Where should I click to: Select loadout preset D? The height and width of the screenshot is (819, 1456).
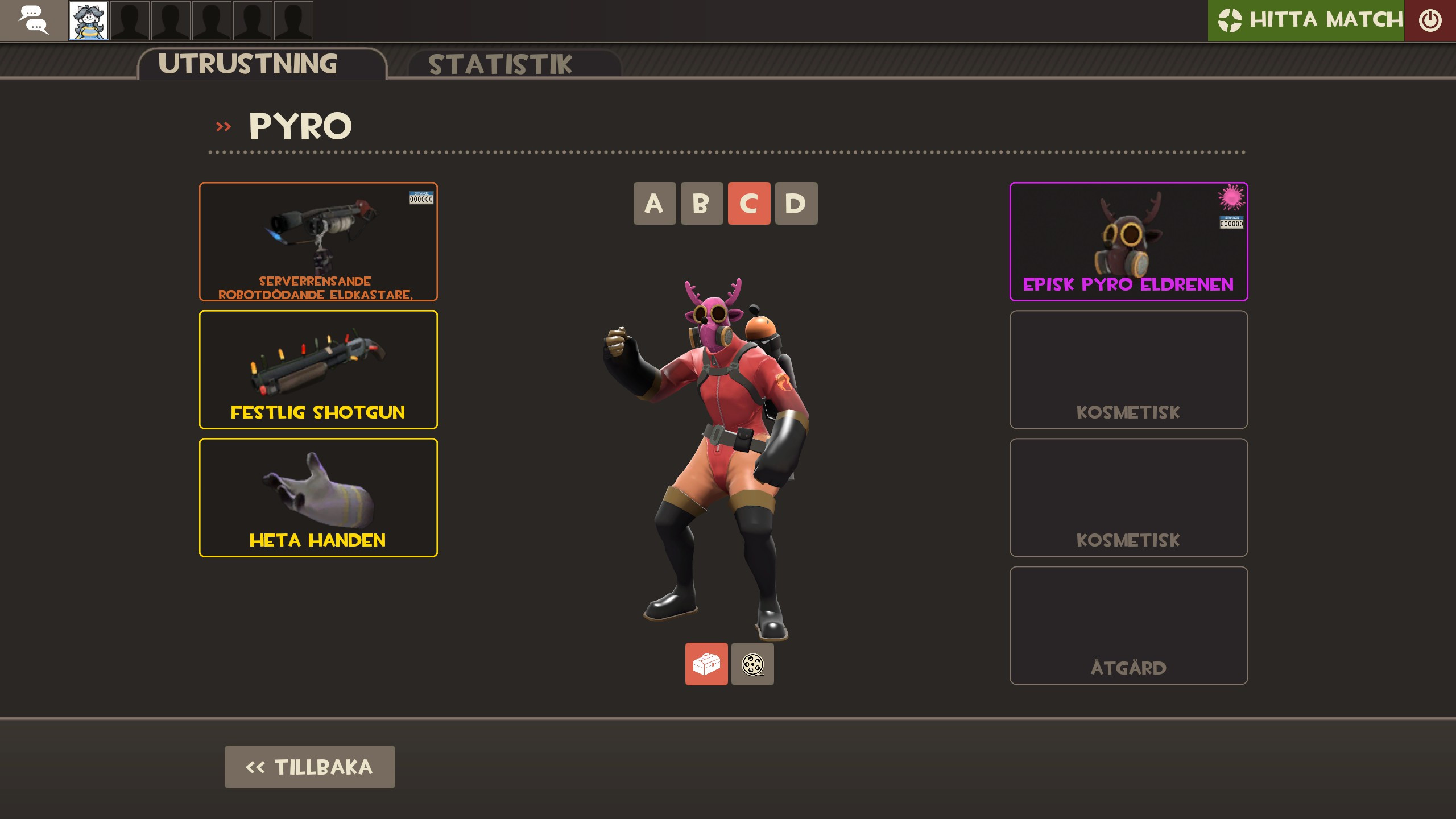[796, 204]
